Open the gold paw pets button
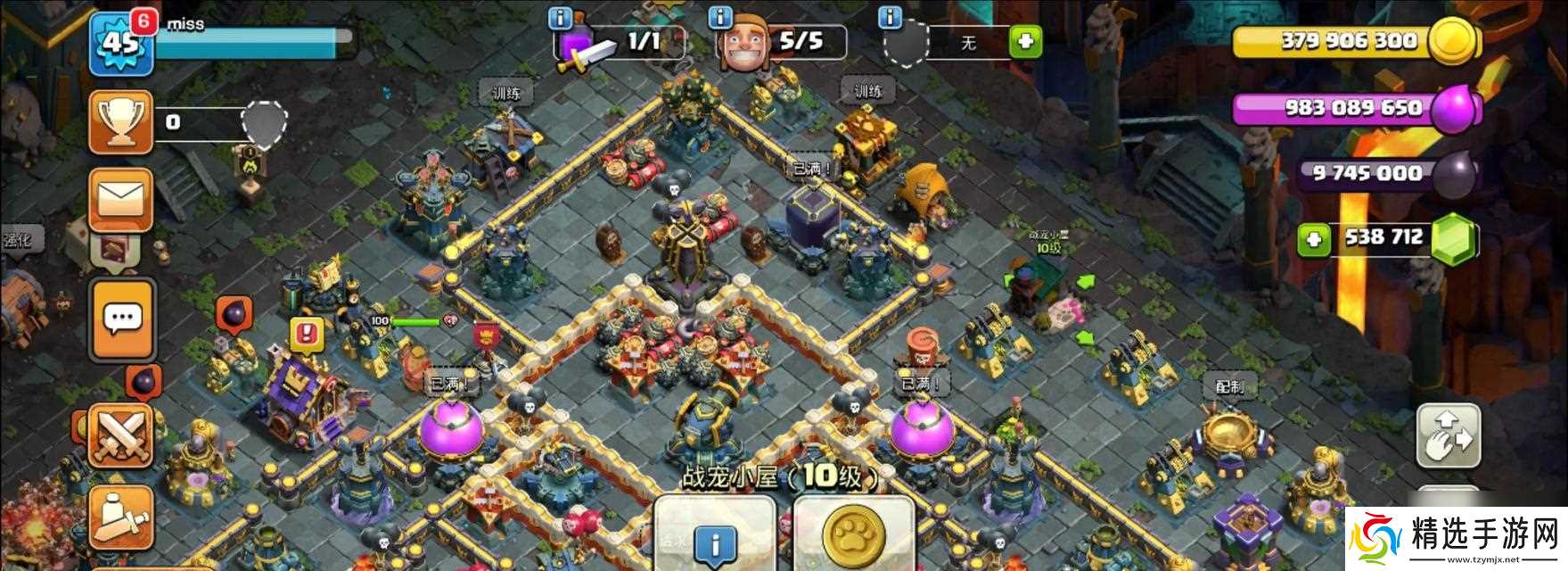 [853, 535]
